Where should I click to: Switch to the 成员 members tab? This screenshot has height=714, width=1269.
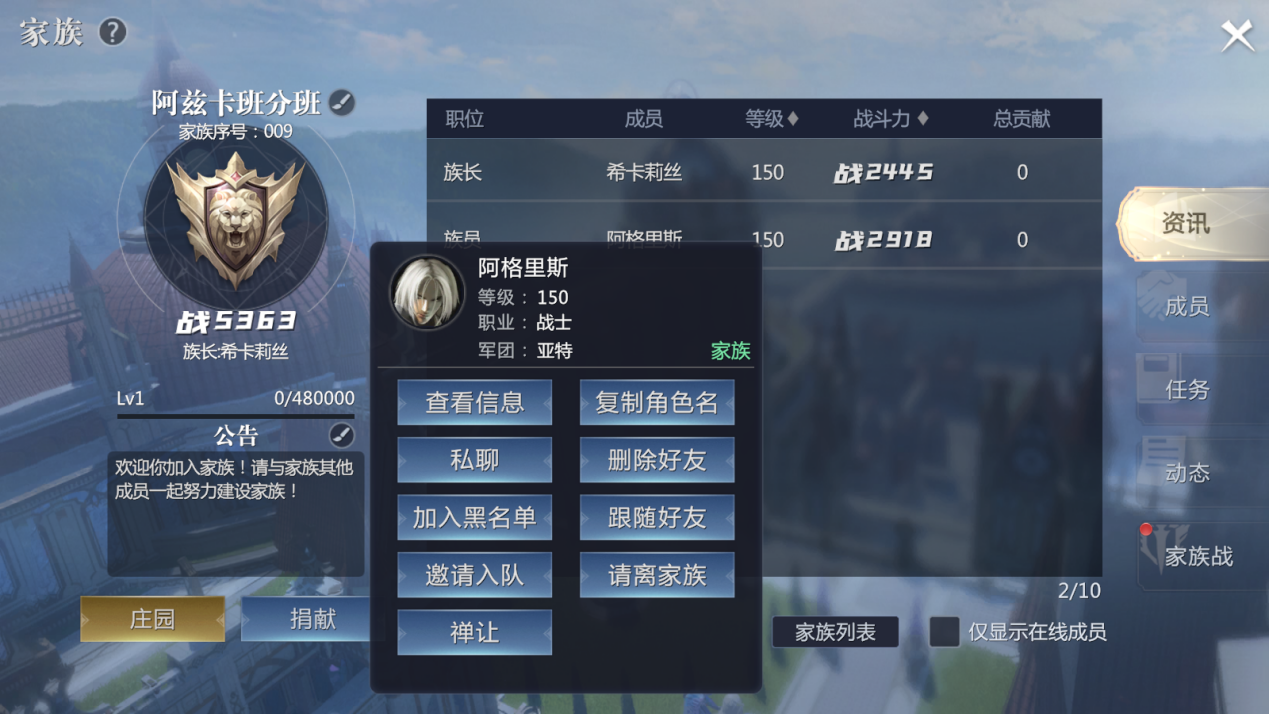point(1187,306)
